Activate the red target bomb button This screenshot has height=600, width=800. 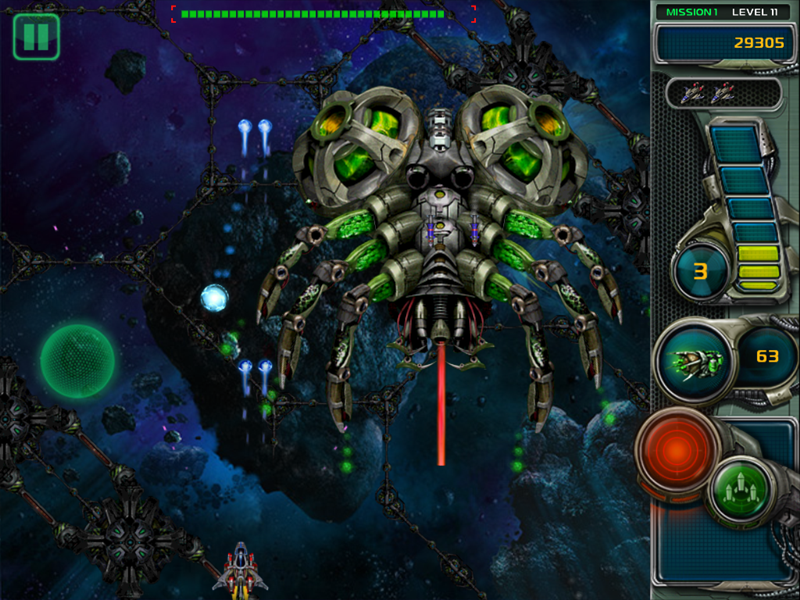pos(681,453)
